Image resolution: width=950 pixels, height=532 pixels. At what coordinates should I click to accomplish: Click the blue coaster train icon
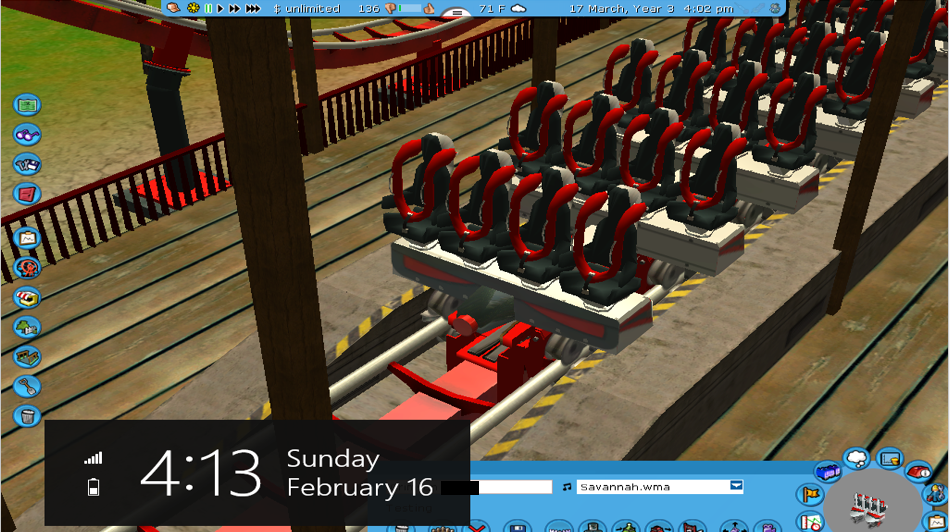(827, 471)
